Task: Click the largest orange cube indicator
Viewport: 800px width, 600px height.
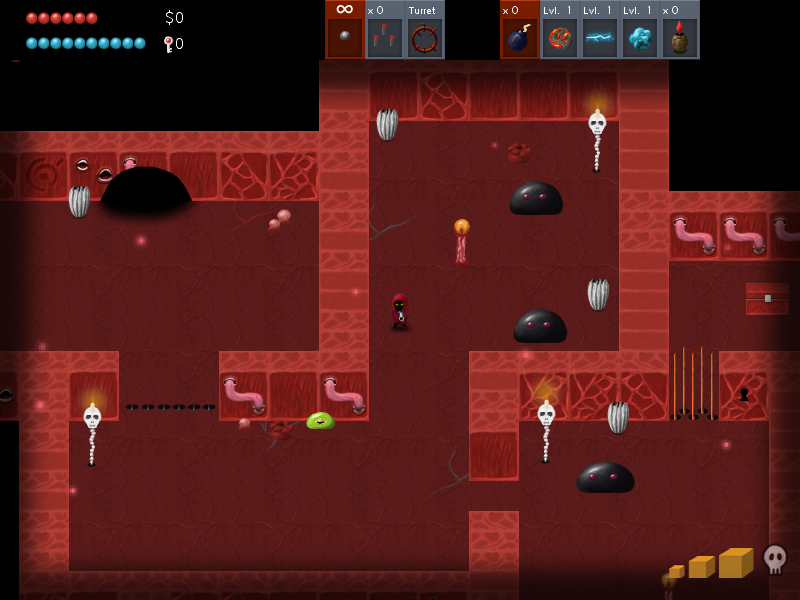Action: click(736, 562)
